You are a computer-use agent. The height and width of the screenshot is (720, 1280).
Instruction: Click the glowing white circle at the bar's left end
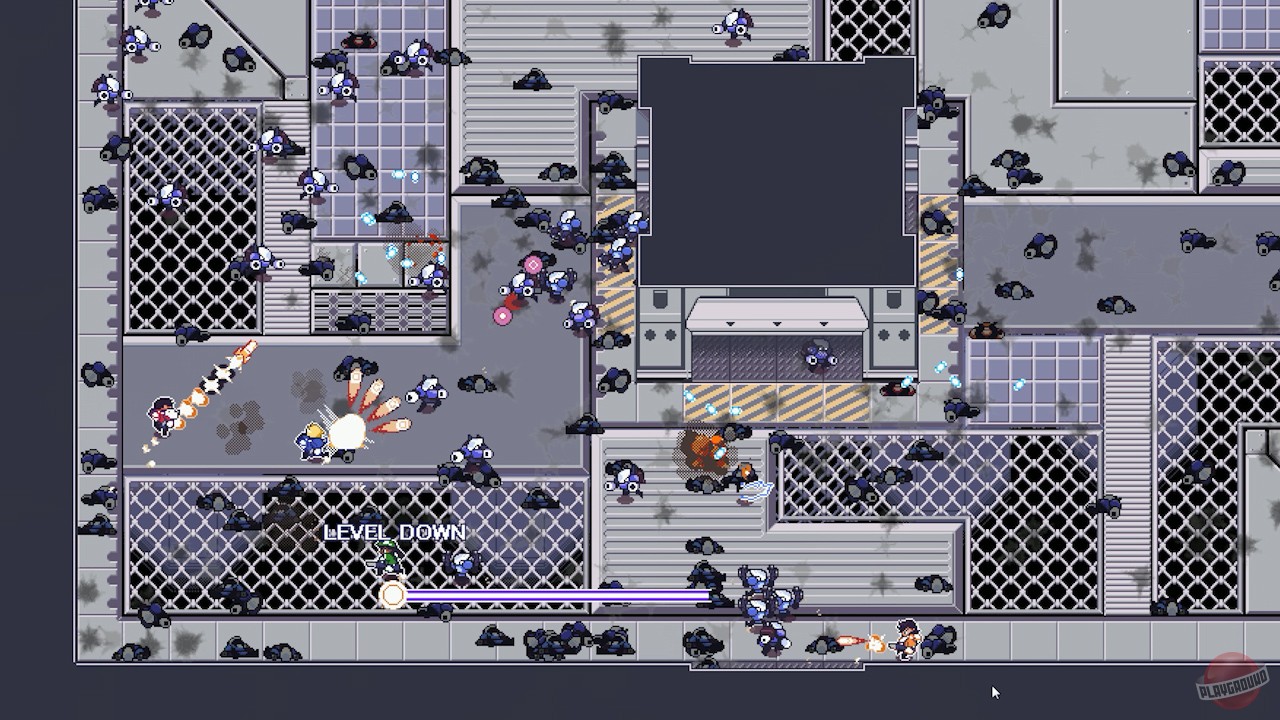[392, 596]
